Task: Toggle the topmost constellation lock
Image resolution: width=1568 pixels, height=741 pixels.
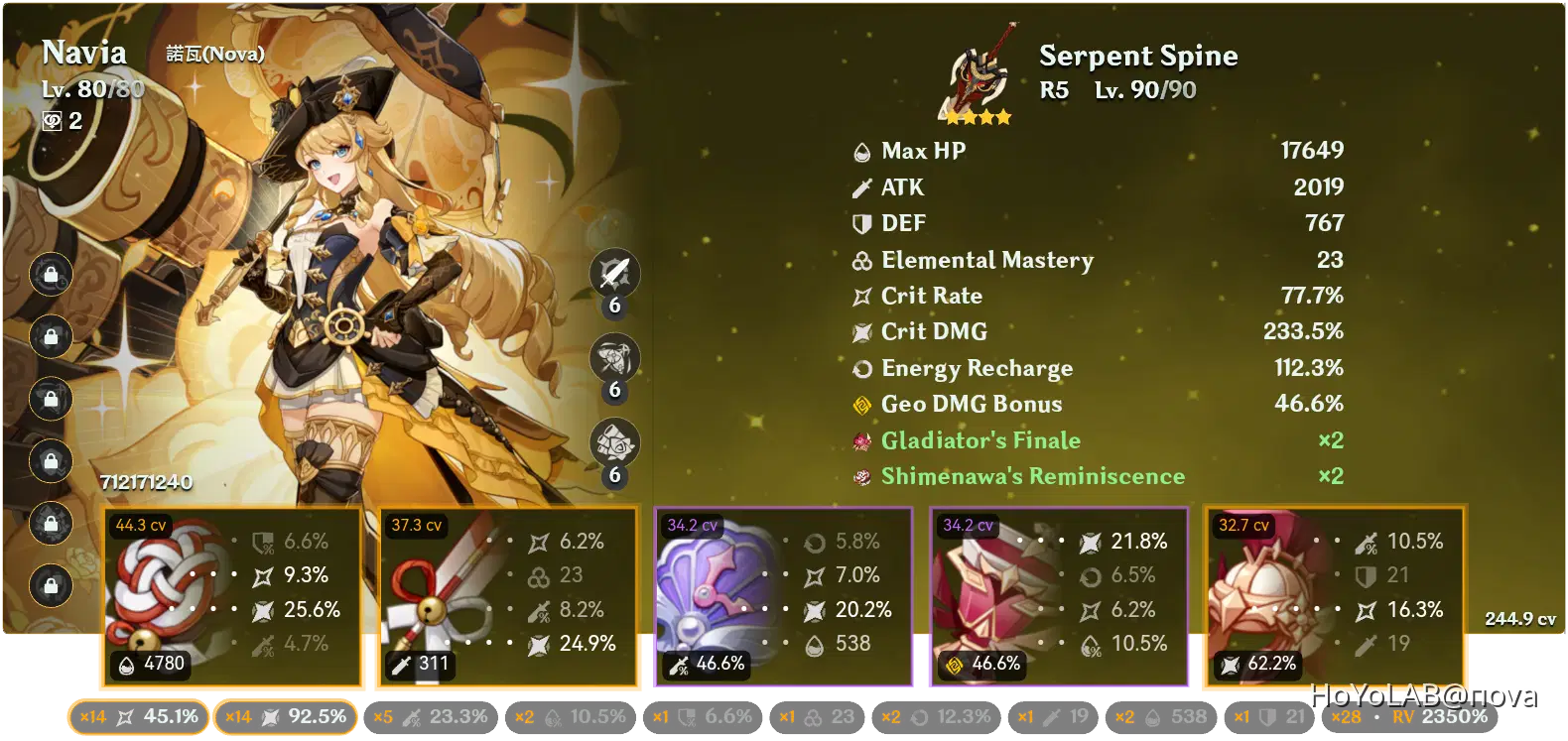Action: pyautogui.click(x=50, y=275)
